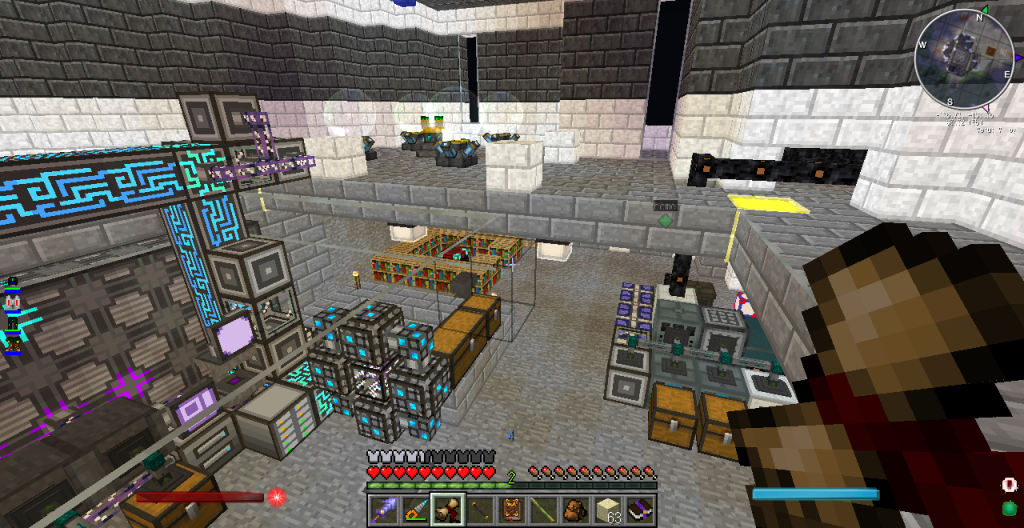Select the rolled scroll hotbar slot
Screen dimensions: 1024x528
[x=447, y=510]
